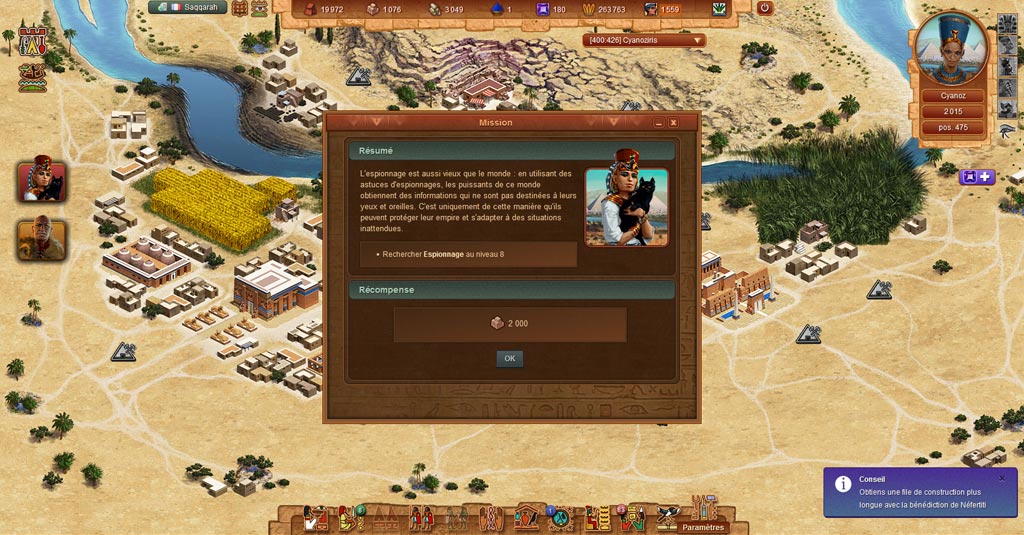Open the pyramids toolbar icon
Image resolution: width=1024 pixels, height=535 pixels.
pyautogui.click(x=386, y=518)
